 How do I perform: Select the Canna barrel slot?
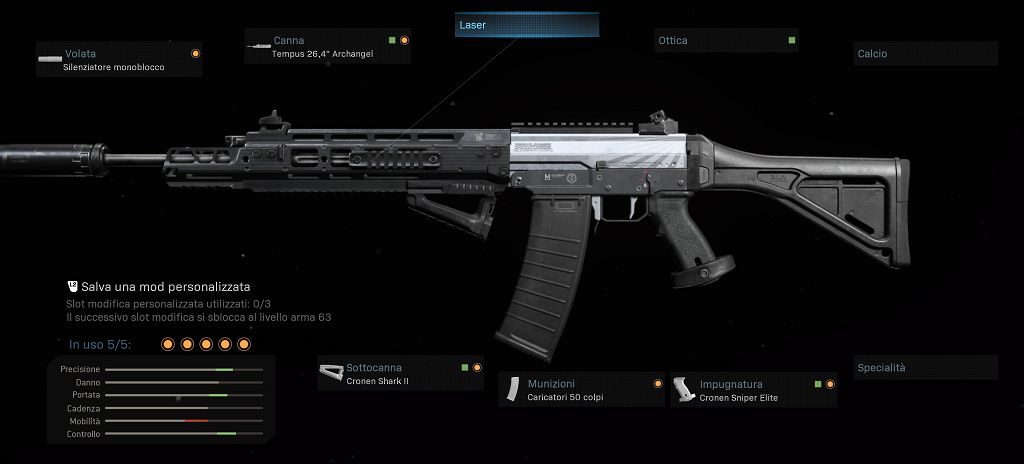(328, 47)
